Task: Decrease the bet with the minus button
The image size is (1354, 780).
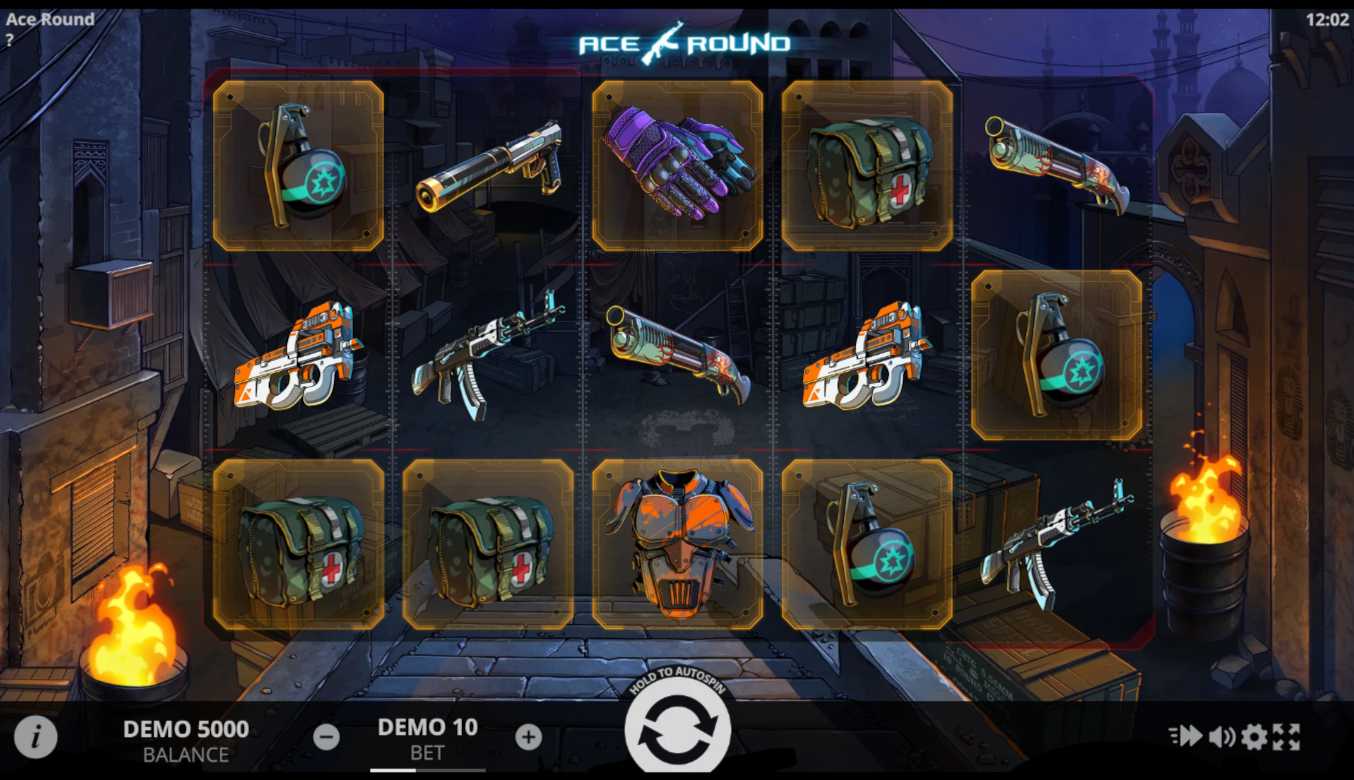Action: (326, 738)
